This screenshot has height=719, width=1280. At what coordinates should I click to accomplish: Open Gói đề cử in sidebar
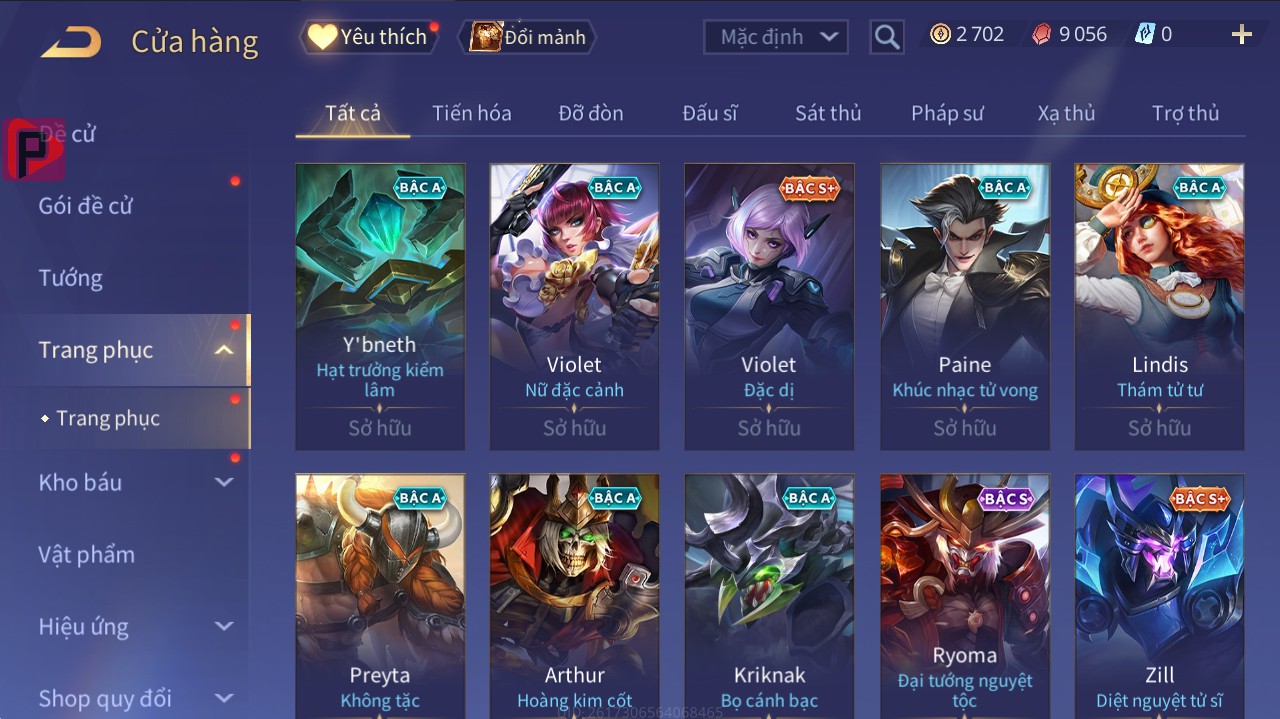[x=86, y=206]
